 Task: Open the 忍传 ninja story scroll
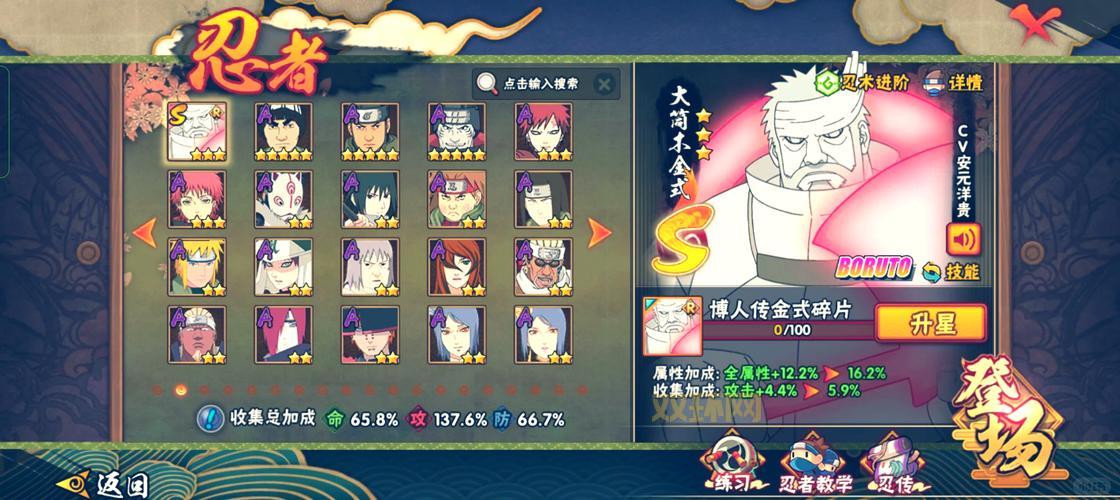tap(893, 465)
